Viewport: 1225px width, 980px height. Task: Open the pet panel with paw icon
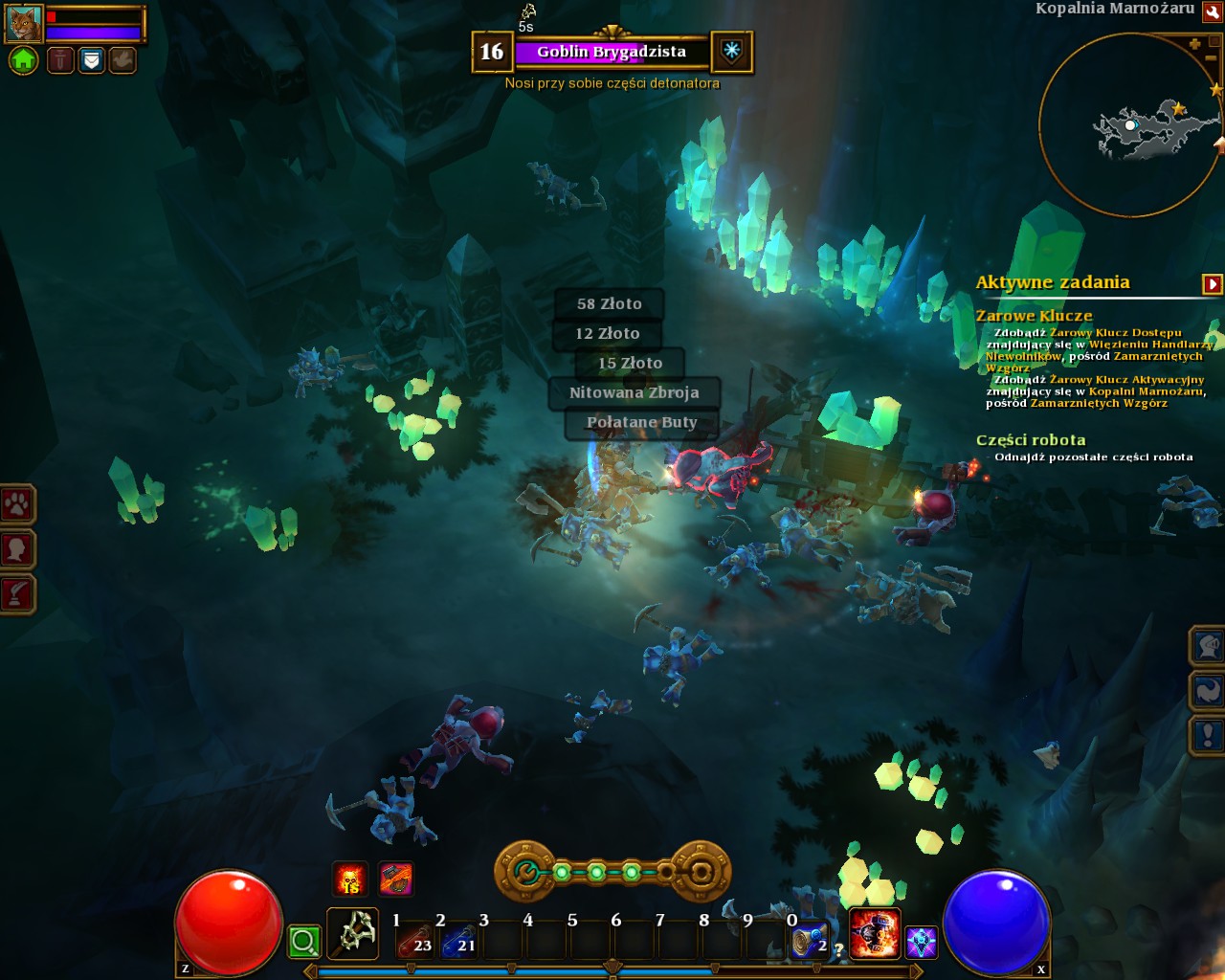(x=17, y=503)
